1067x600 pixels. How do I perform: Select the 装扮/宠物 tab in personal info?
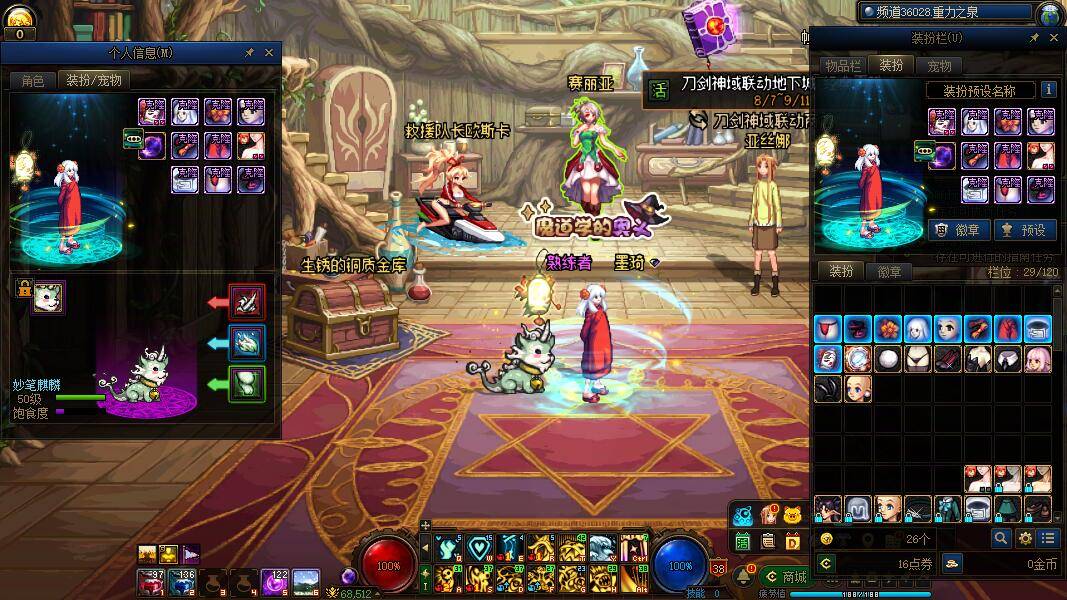click(x=94, y=80)
